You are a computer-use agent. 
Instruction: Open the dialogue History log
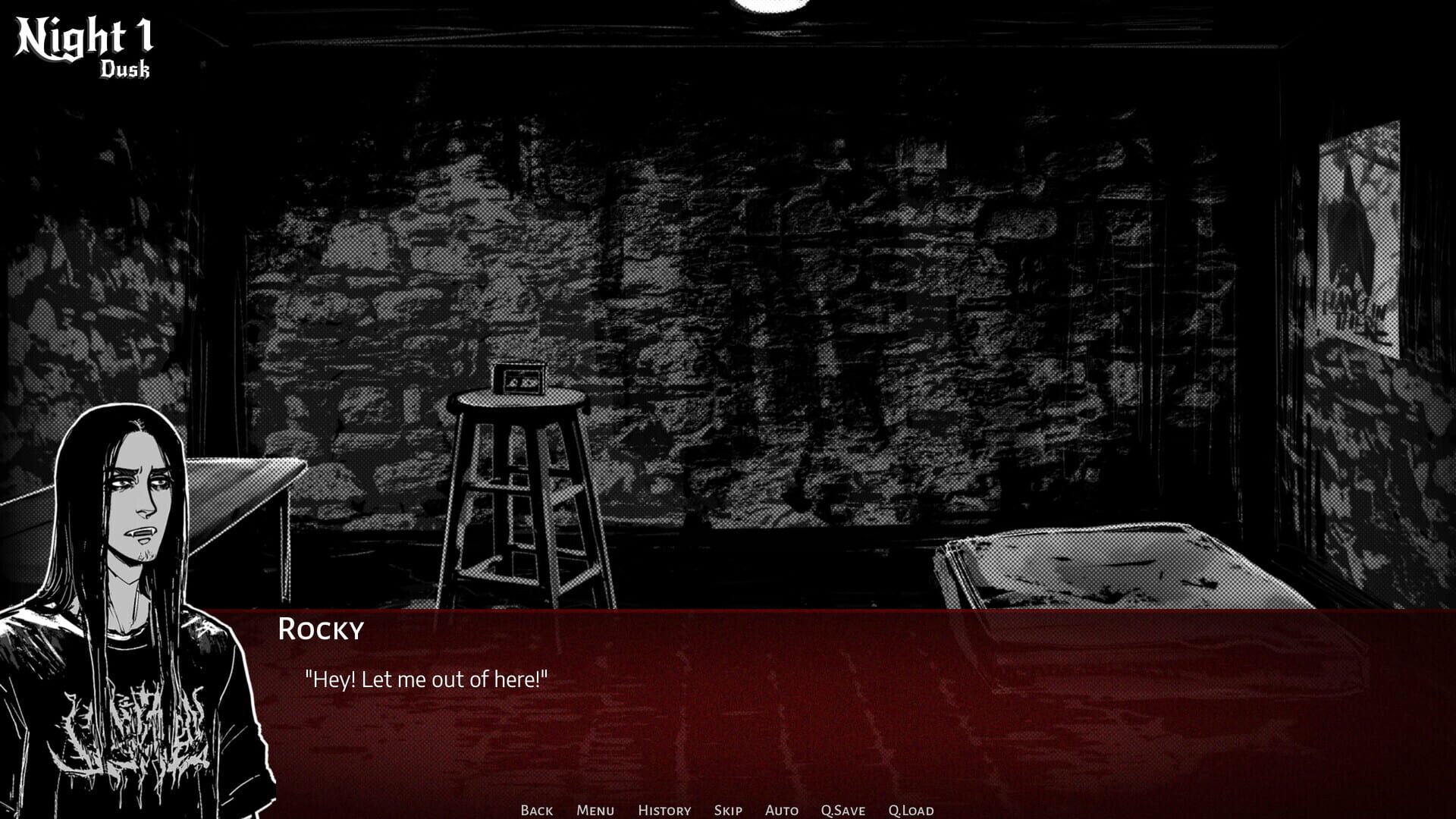(664, 810)
